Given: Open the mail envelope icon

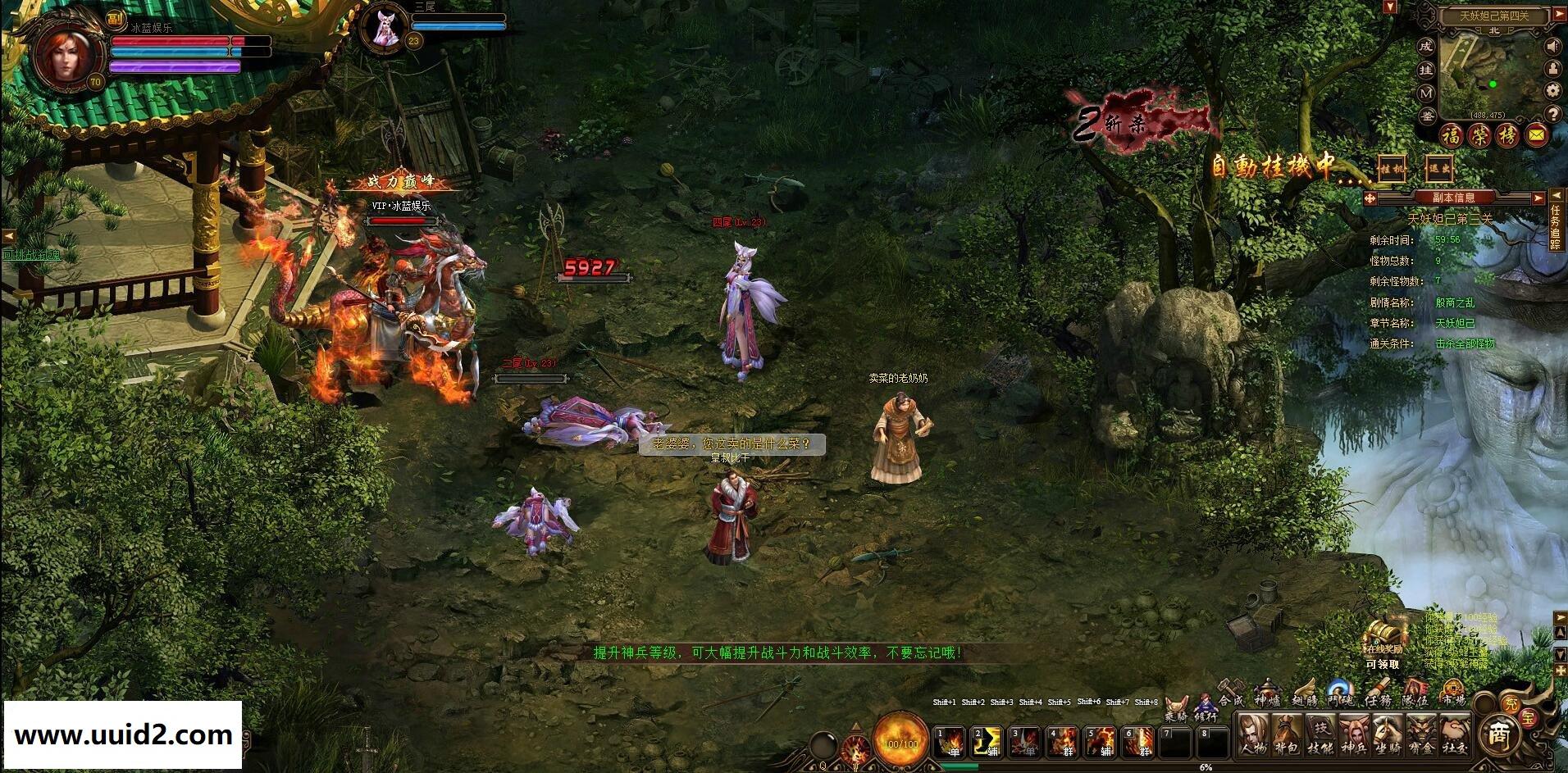Looking at the screenshot, I should pos(1538,134).
